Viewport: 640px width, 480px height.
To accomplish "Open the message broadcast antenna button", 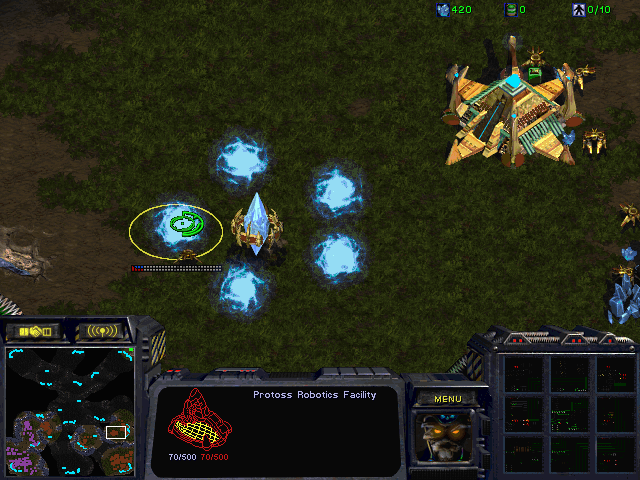I will (102, 330).
